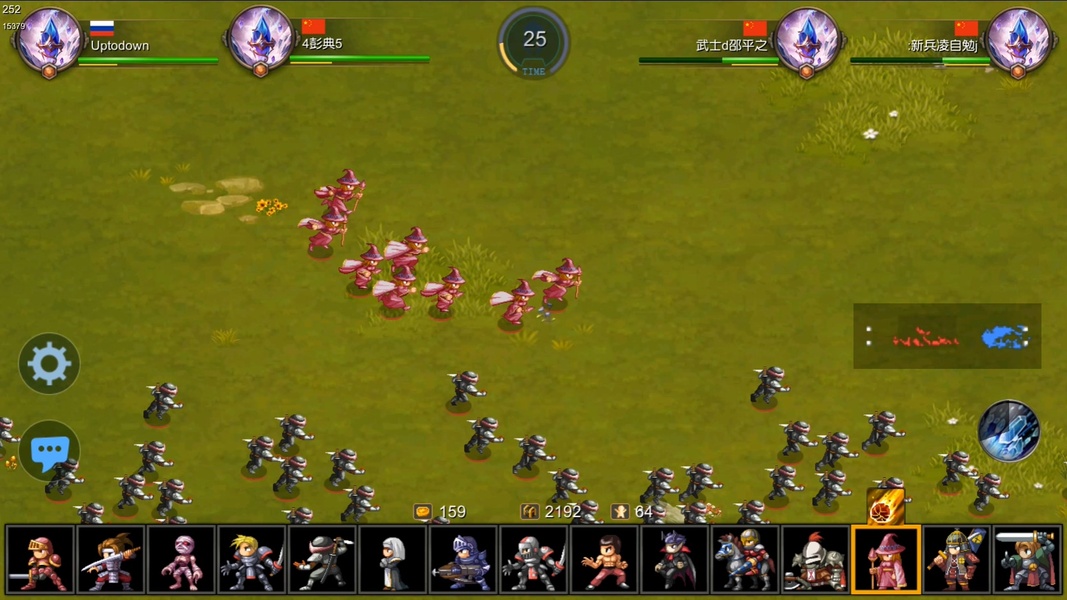Screen dimensions: 1067x600
Task: Pick the pink mummy unit
Action: (181, 560)
